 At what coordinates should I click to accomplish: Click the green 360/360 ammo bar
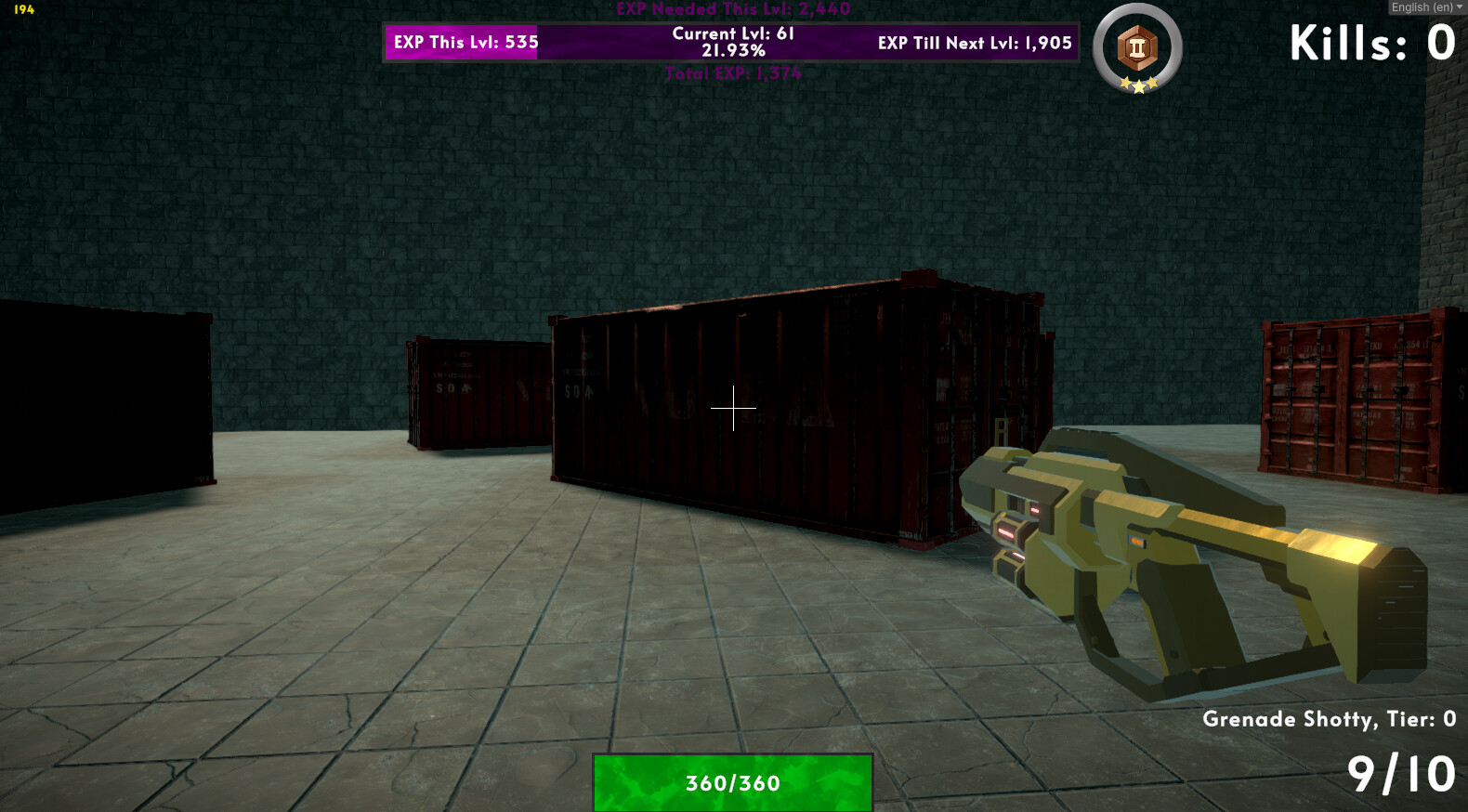pyautogui.click(x=733, y=783)
